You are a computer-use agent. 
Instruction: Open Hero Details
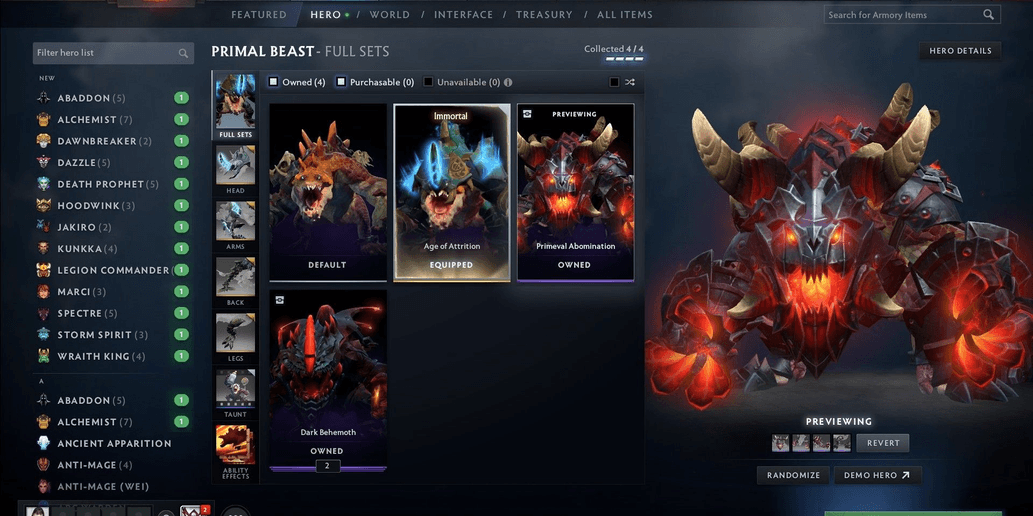(x=960, y=51)
